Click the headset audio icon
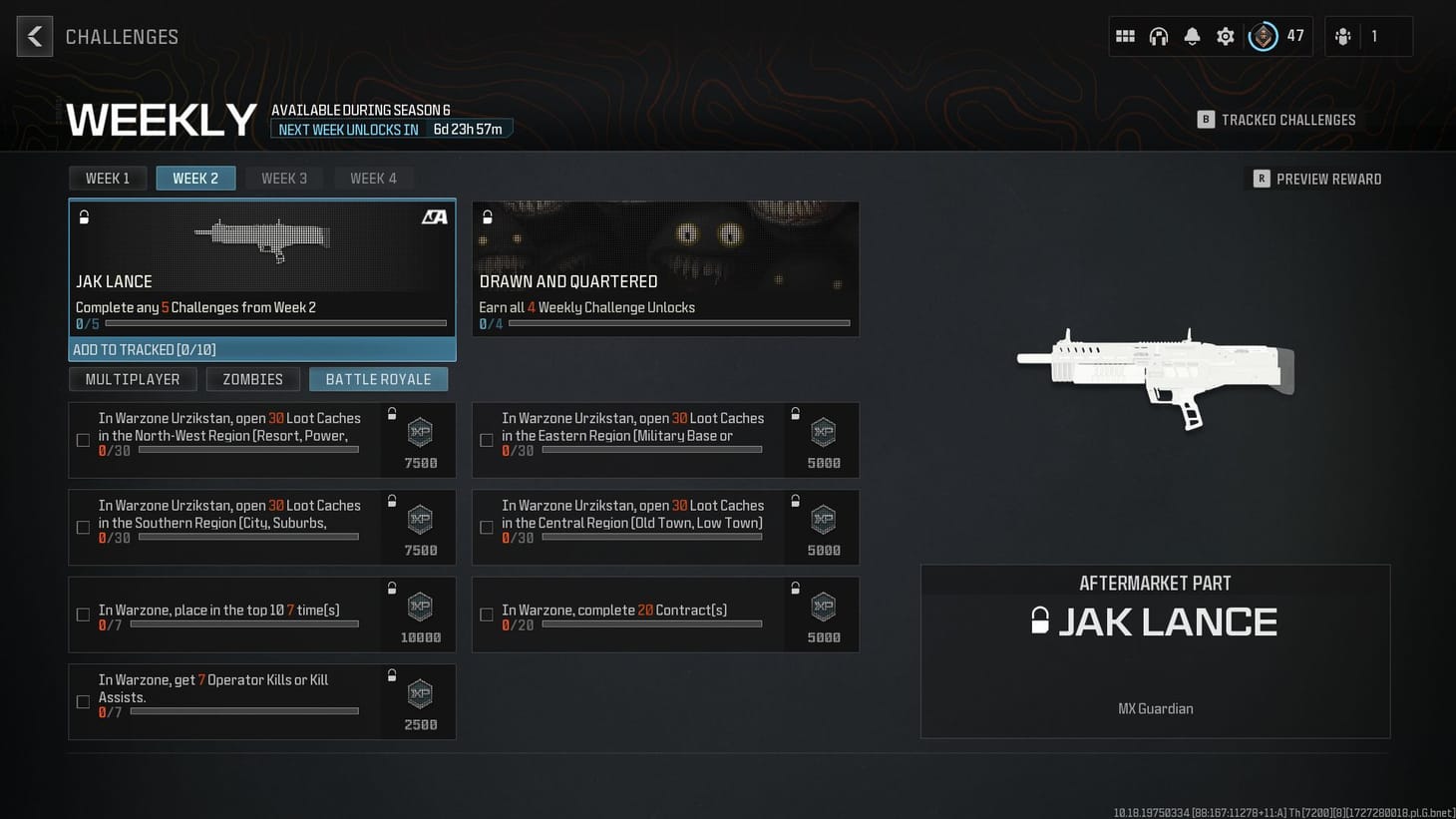Screen dimensions: 1456x819 [1159, 35]
